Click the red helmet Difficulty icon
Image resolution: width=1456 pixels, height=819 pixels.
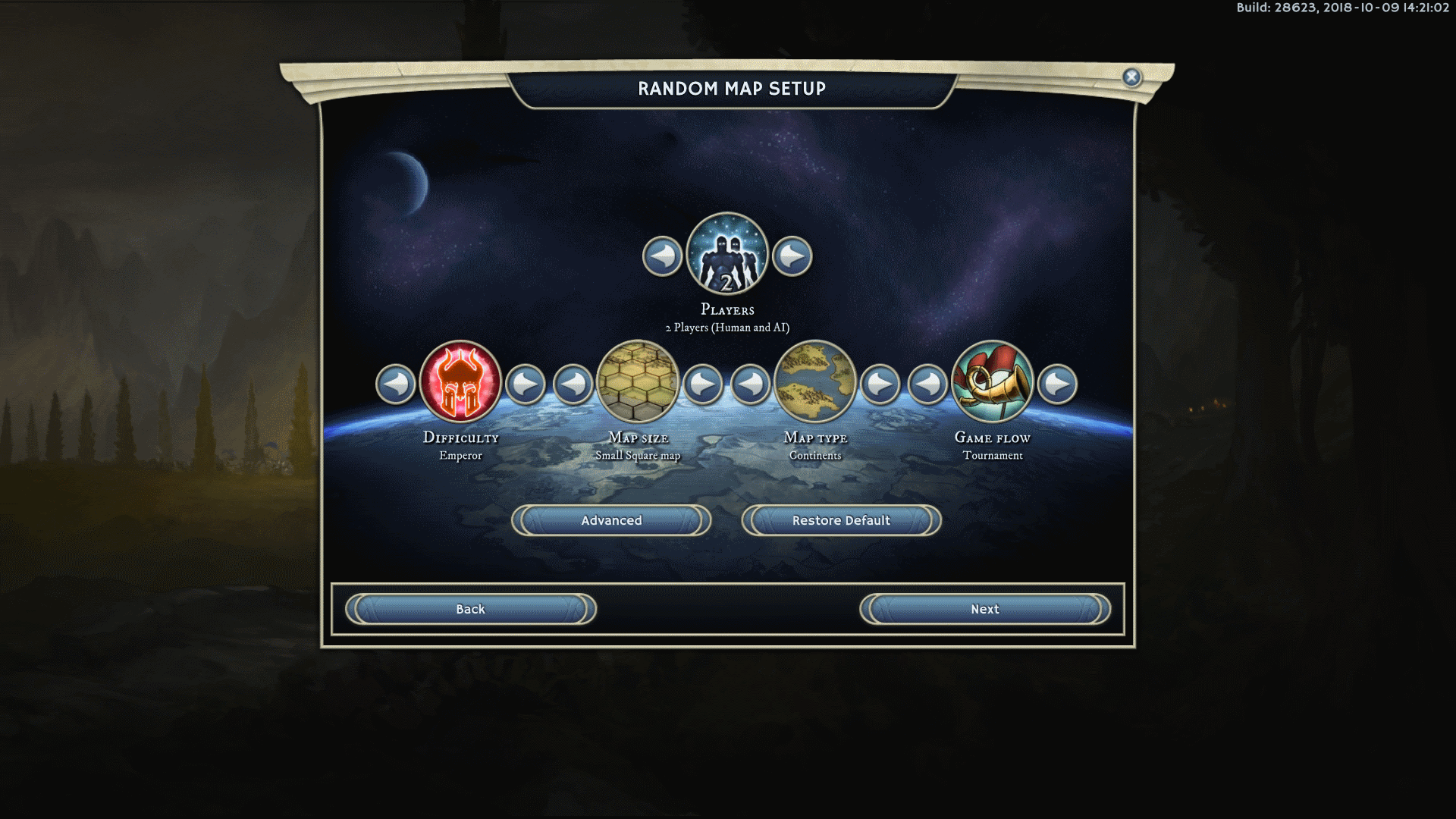460,381
